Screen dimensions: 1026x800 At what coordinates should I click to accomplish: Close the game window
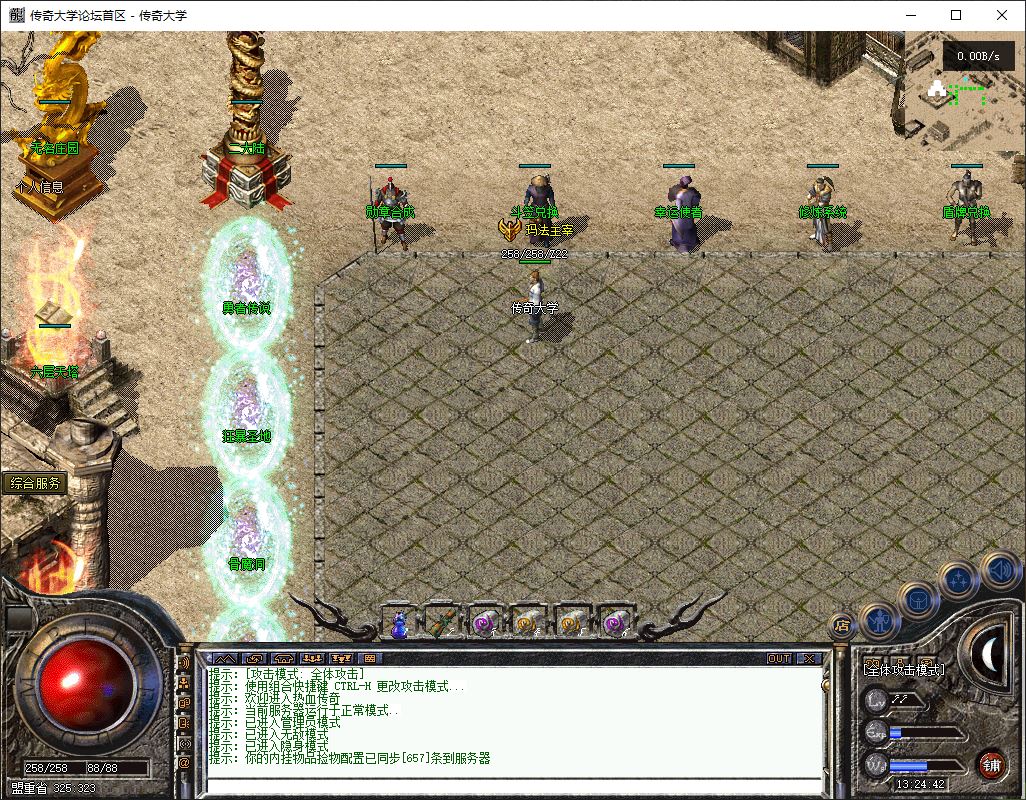click(x=1002, y=15)
